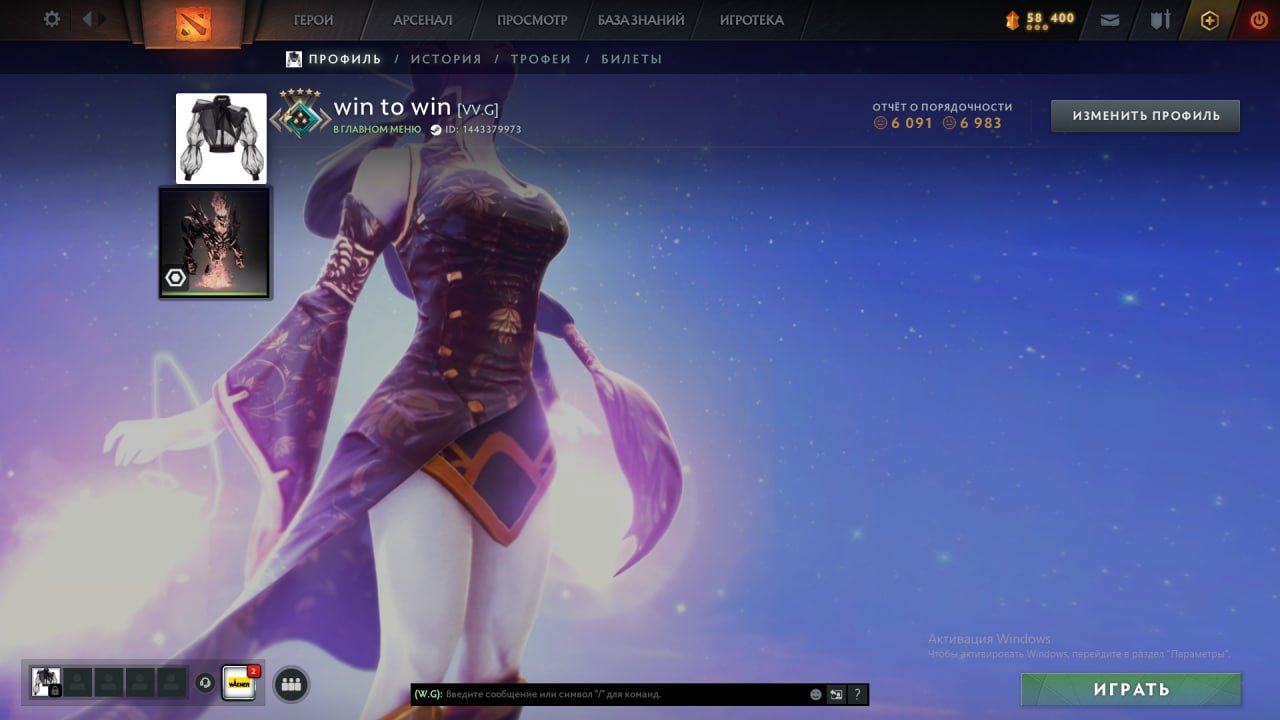The width and height of the screenshot is (1280, 720).
Task: Open the yellow guild icon with notification badge
Action: pyautogui.click(x=239, y=683)
